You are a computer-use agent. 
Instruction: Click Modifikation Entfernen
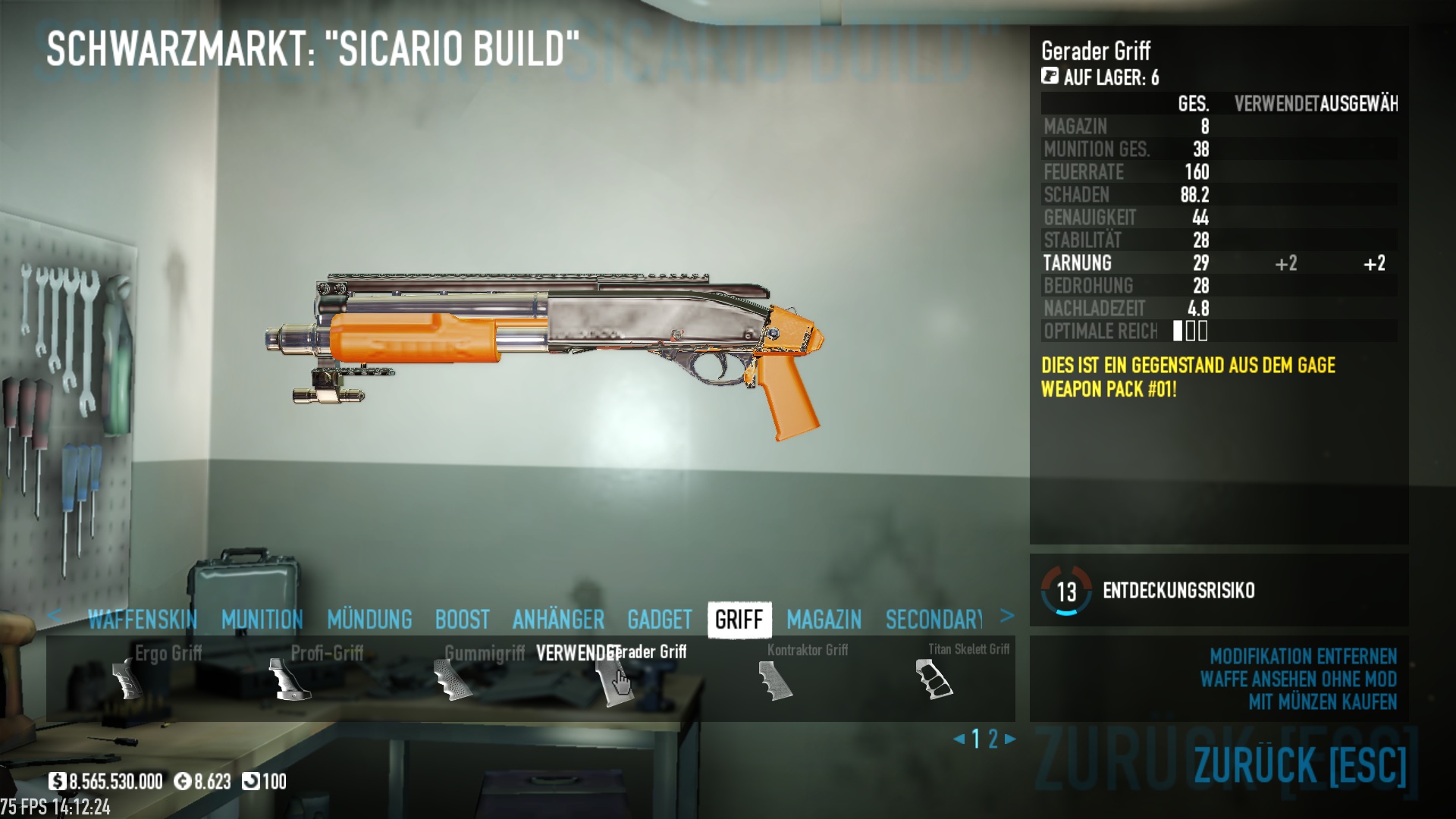[1302, 656]
